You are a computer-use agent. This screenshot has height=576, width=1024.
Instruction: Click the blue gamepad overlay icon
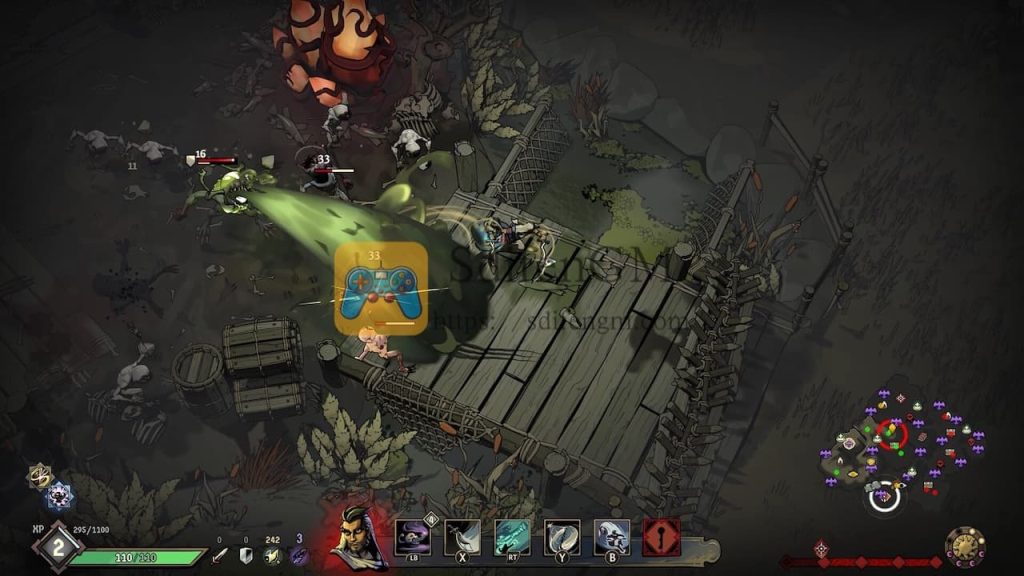coord(381,288)
